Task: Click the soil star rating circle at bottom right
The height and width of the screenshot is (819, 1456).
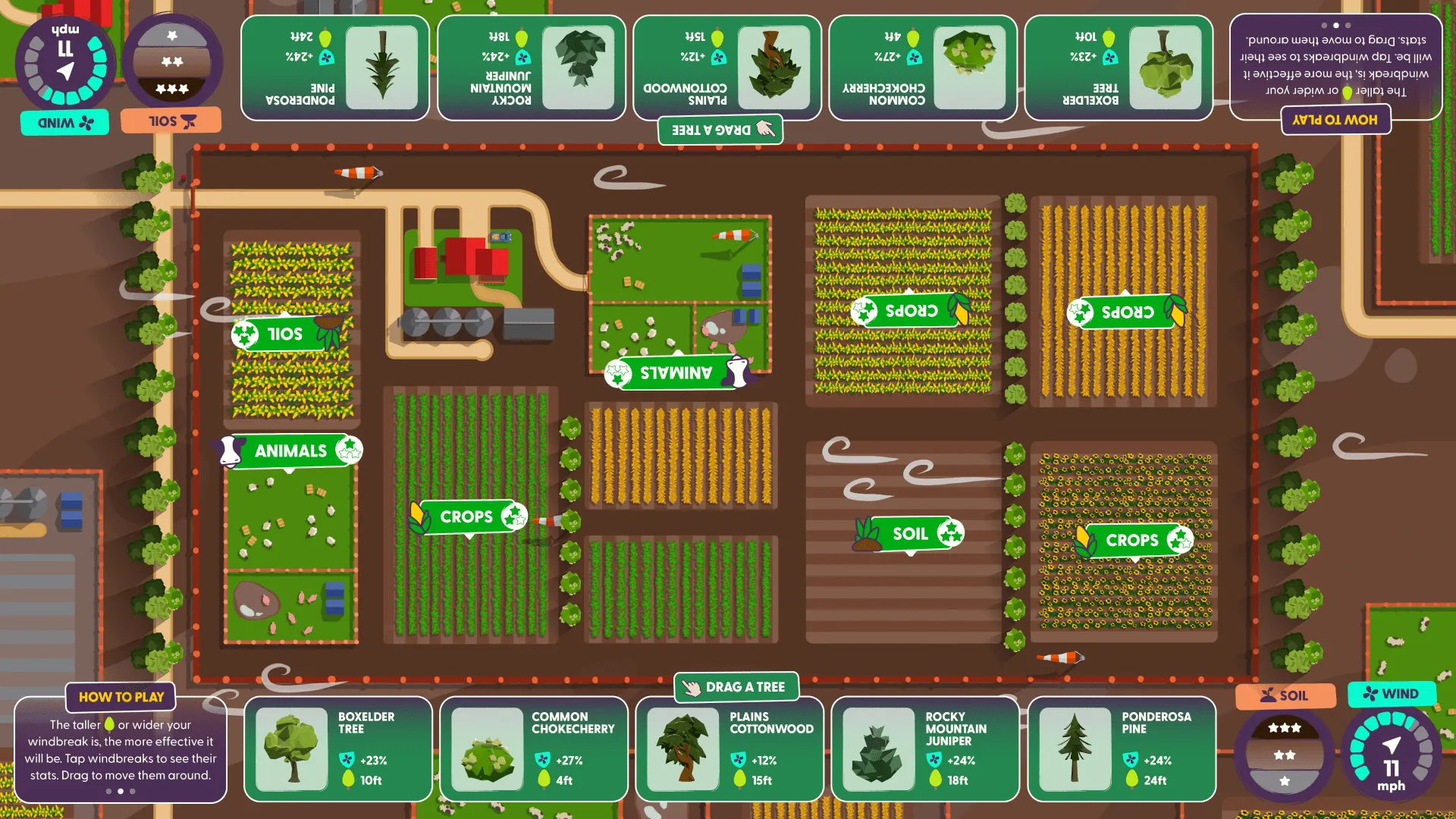Action: click(1284, 755)
